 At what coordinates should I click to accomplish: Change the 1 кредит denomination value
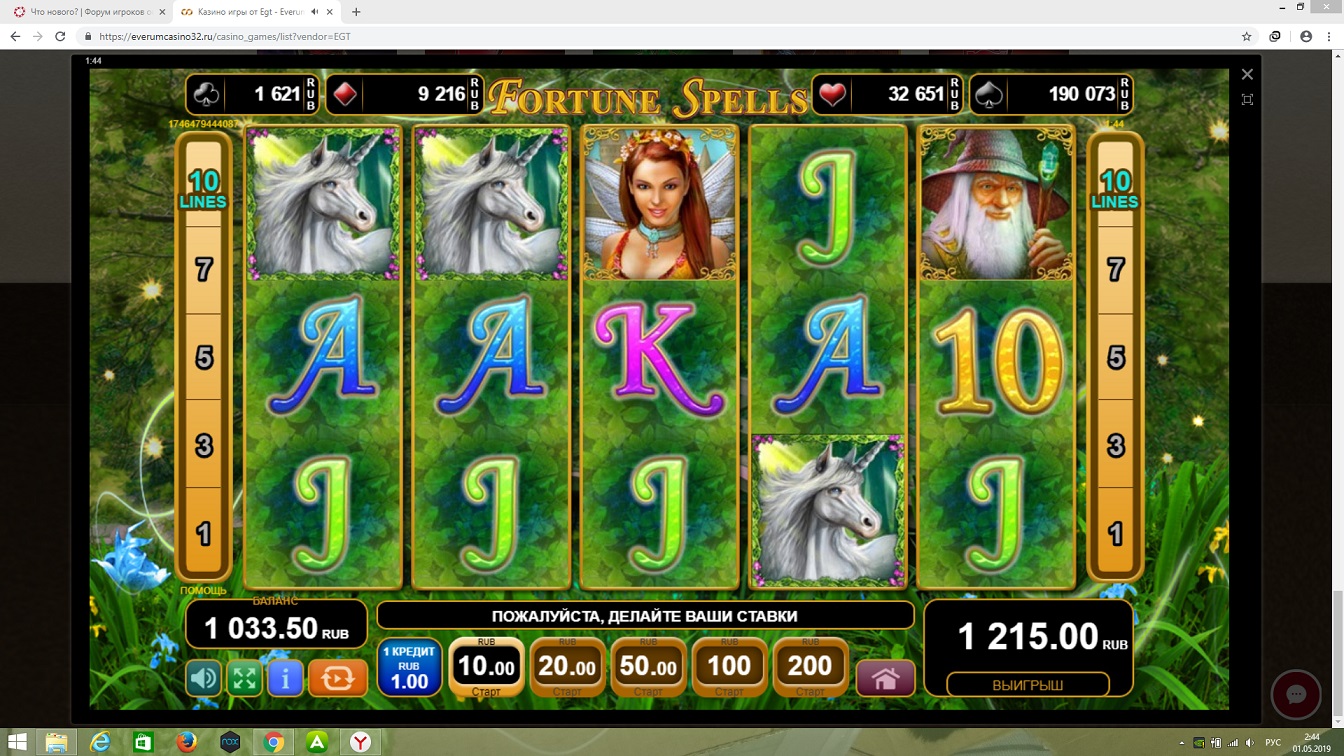tap(409, 668)
